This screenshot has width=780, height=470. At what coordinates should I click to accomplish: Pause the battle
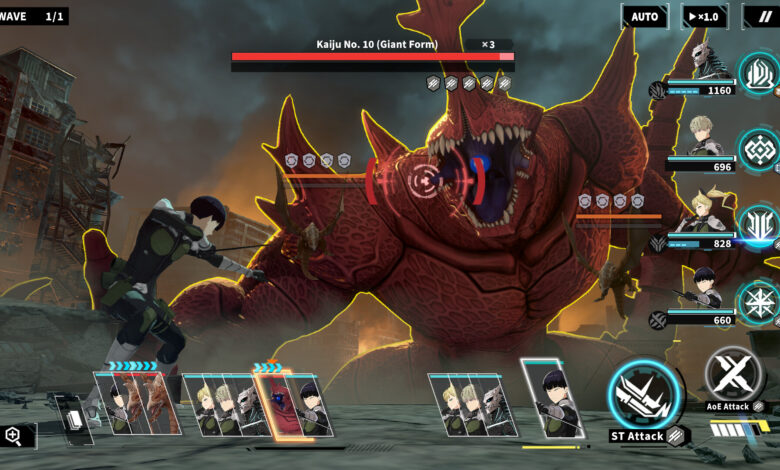(764, 16)
